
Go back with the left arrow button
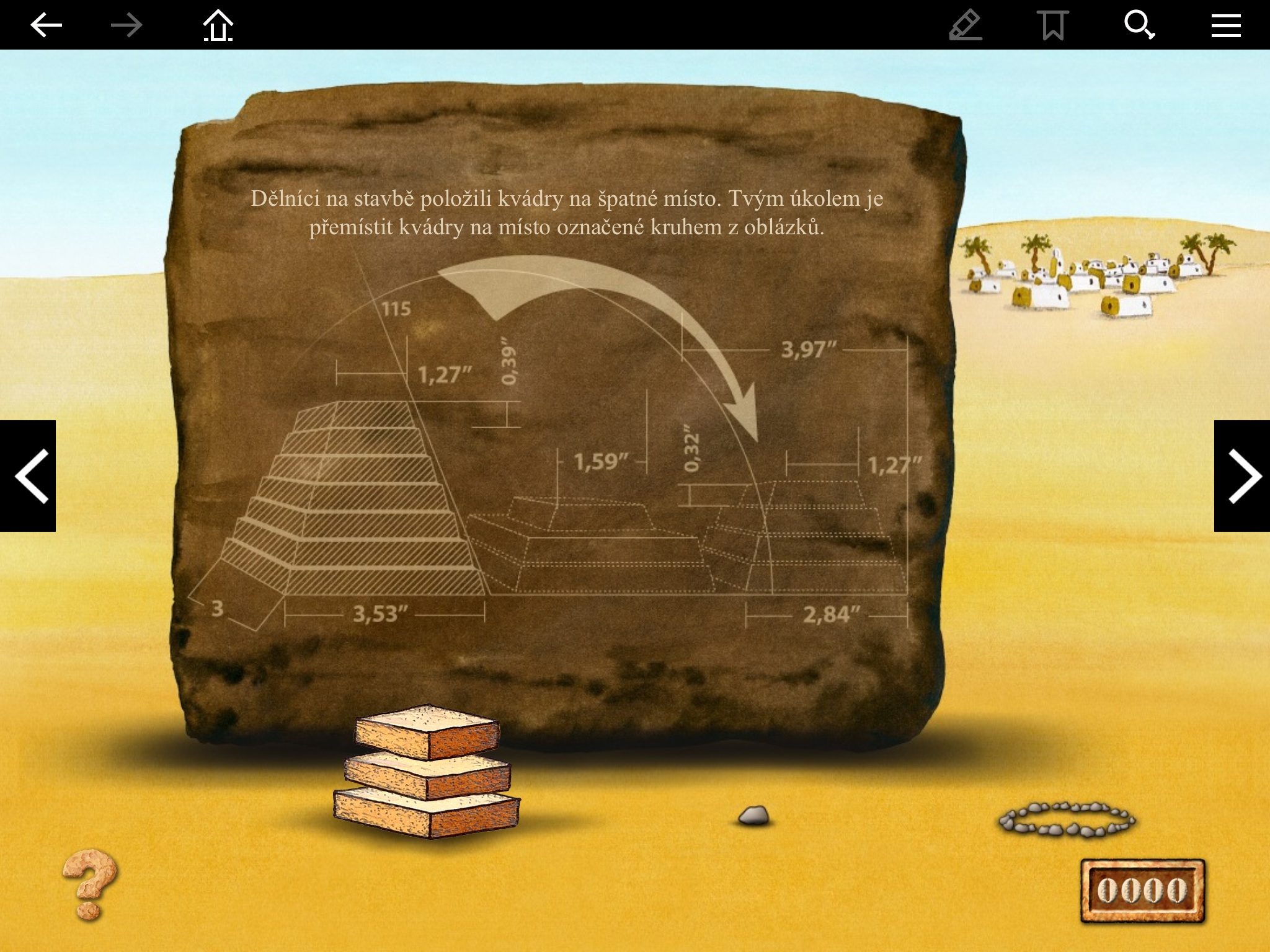[x=47, y=25]
